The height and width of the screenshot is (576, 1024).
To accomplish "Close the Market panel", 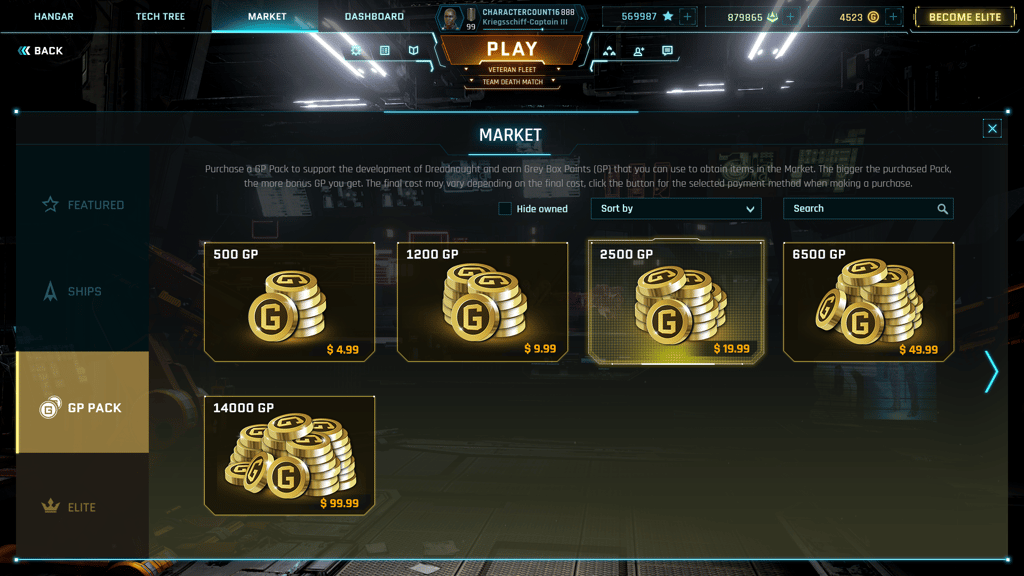I will click(x=992, y=128).
